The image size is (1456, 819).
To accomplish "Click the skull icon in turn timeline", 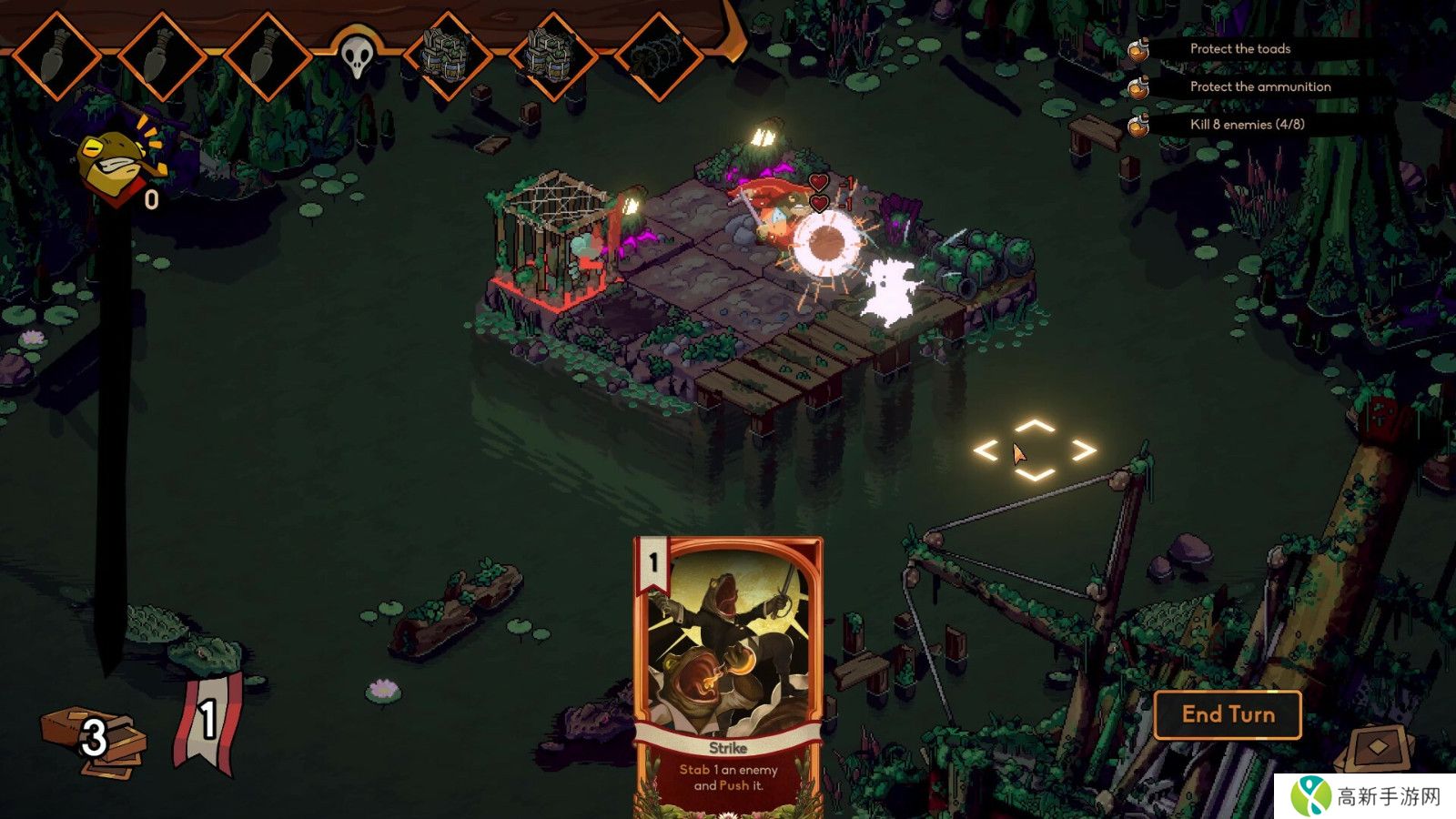I will pos(357,56).
